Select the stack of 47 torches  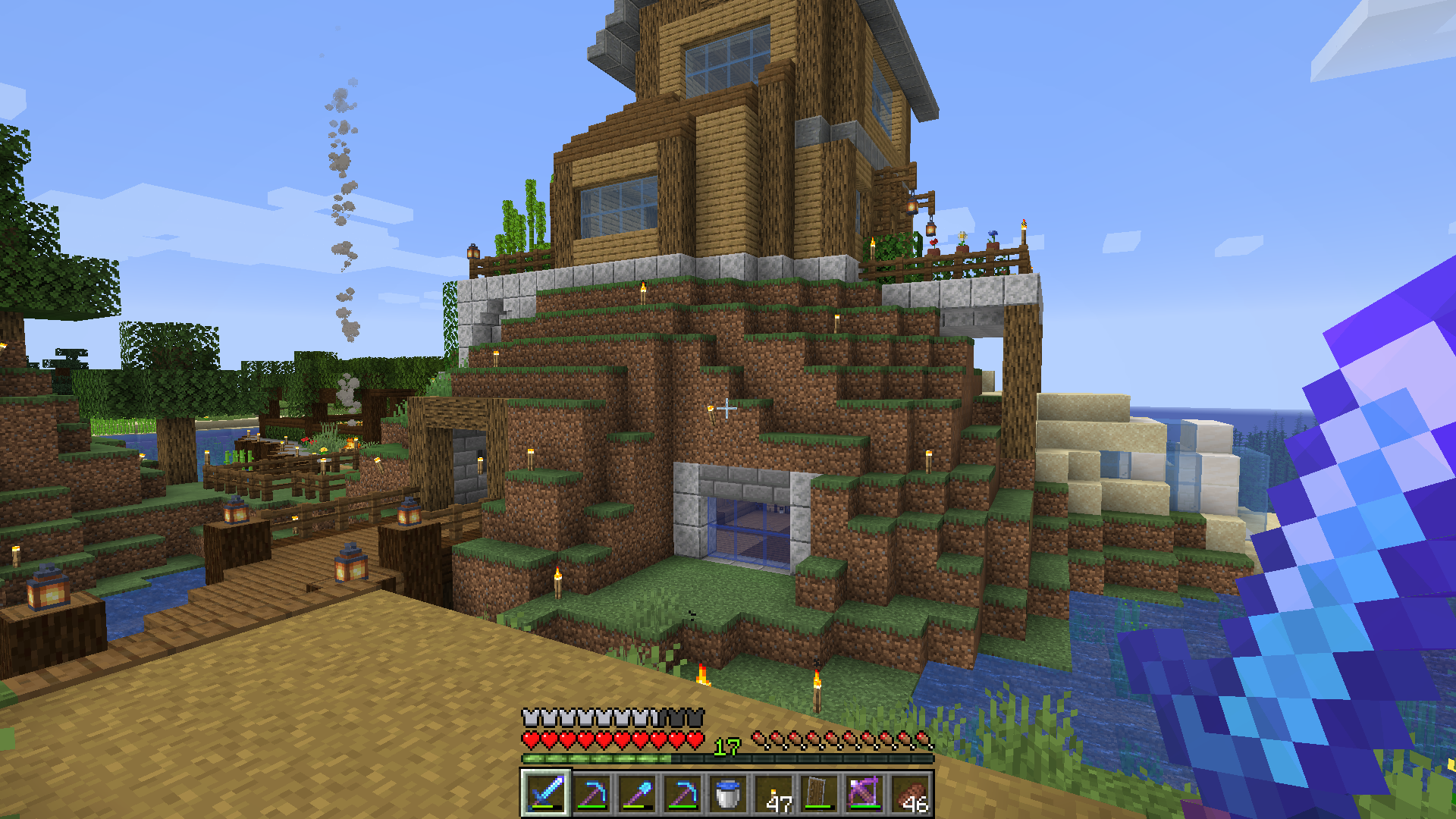pyautogui.click(x=773, y=793)
